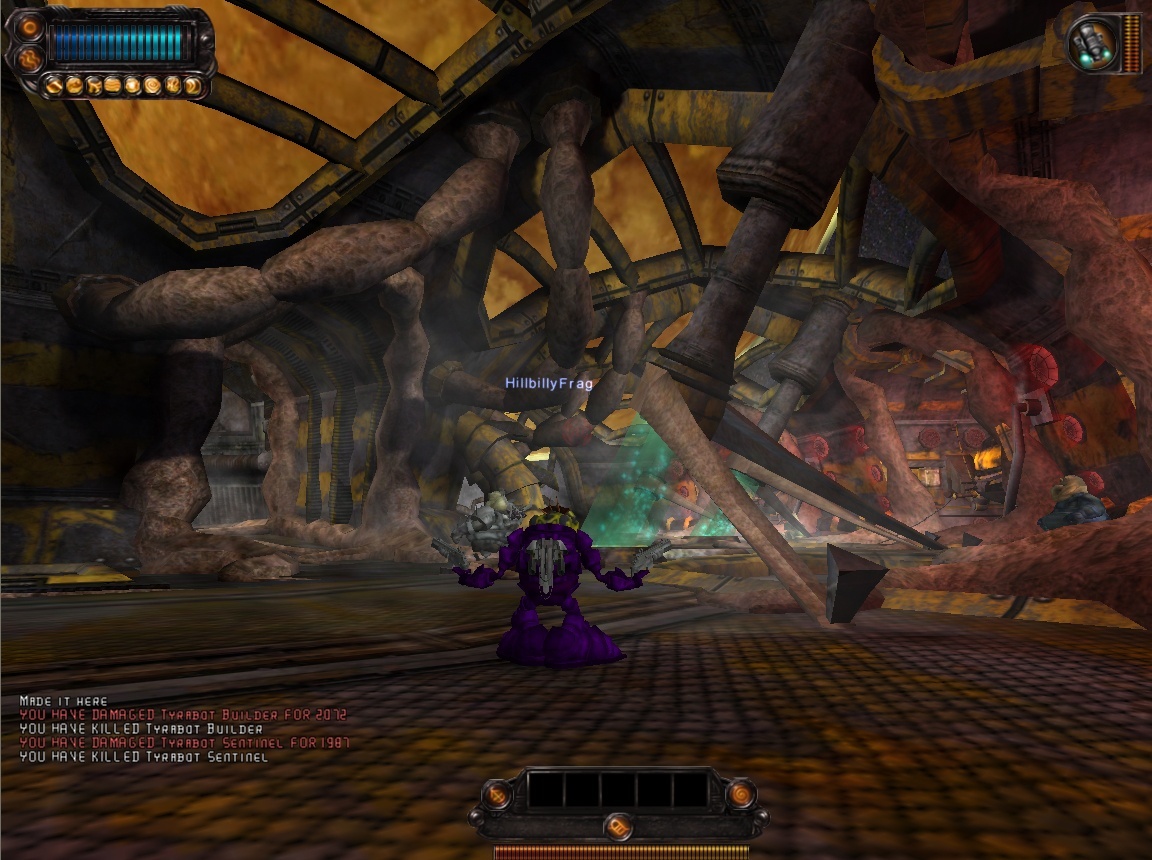The height and width of the screenshot is (860, 1152).
Task: Click the padlock rune under the slot bar
Action: click(619, 827)
